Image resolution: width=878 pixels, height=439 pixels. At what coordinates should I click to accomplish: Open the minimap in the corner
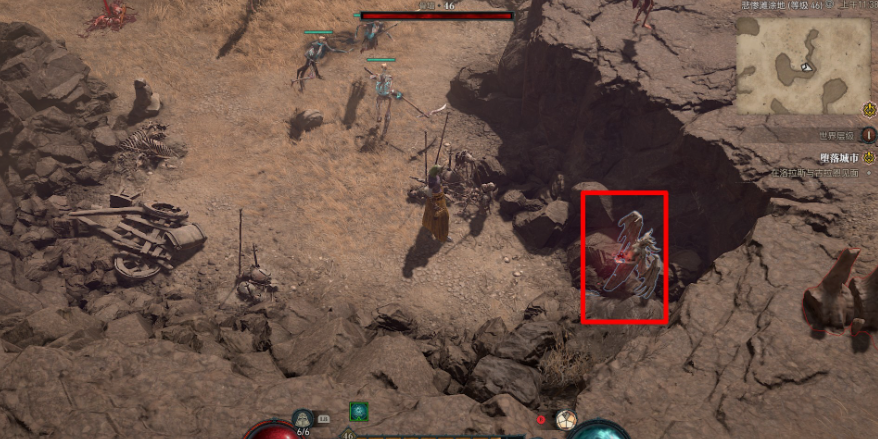[x=804, y=64]
